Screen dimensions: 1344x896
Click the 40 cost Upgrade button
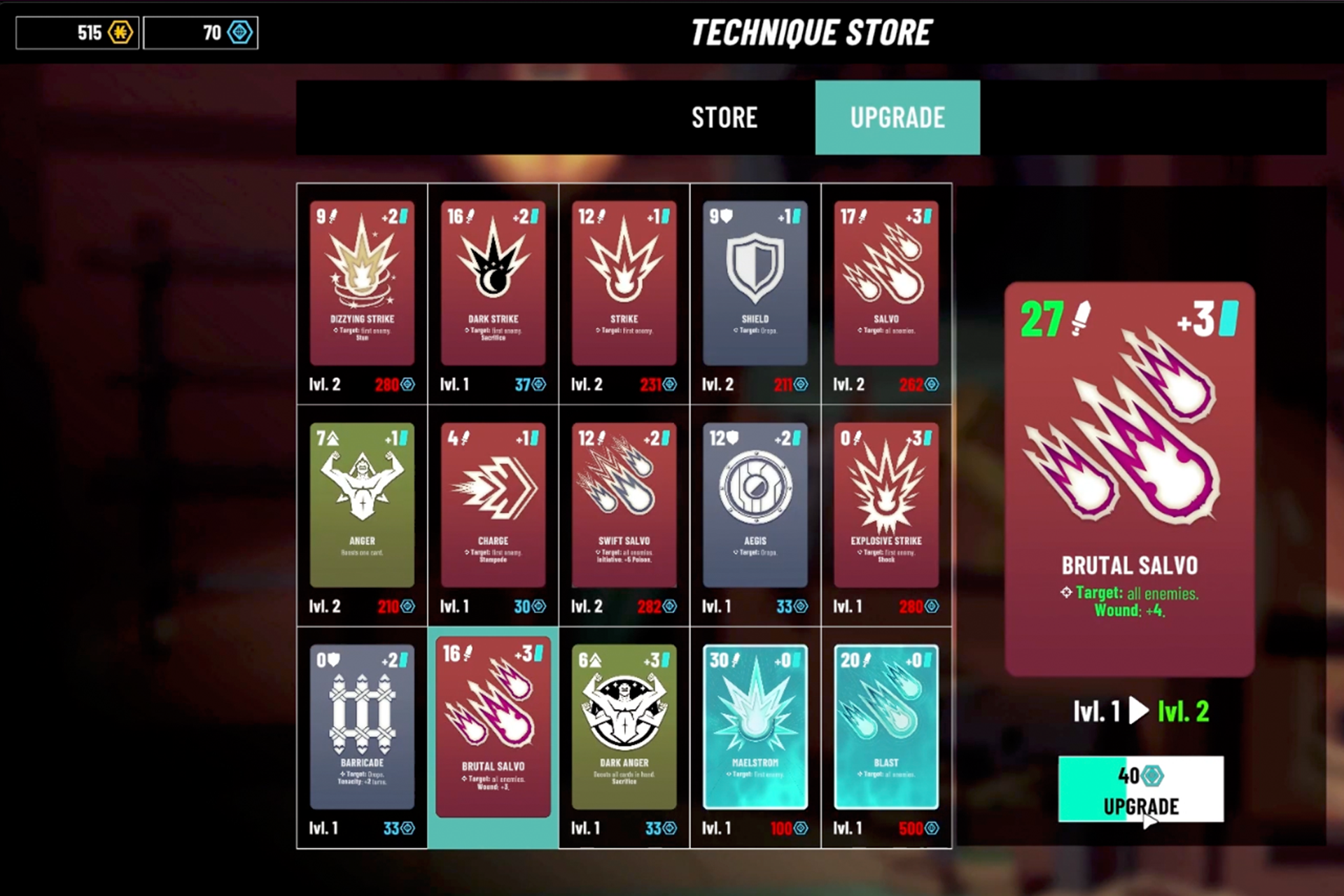pyautogui.click(x=1140, y=789)
